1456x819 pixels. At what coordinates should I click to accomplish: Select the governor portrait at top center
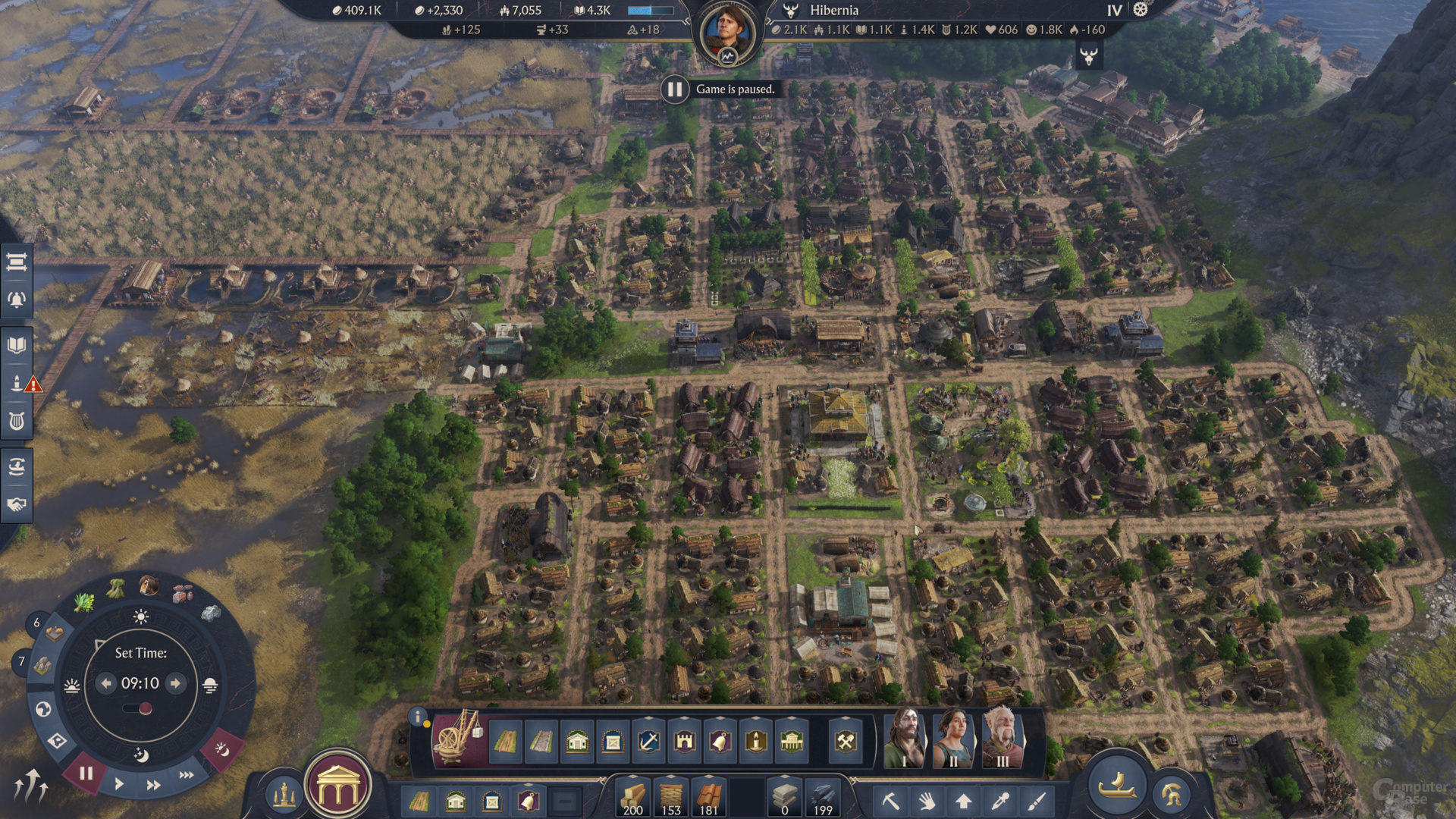[x=727, y=33]
